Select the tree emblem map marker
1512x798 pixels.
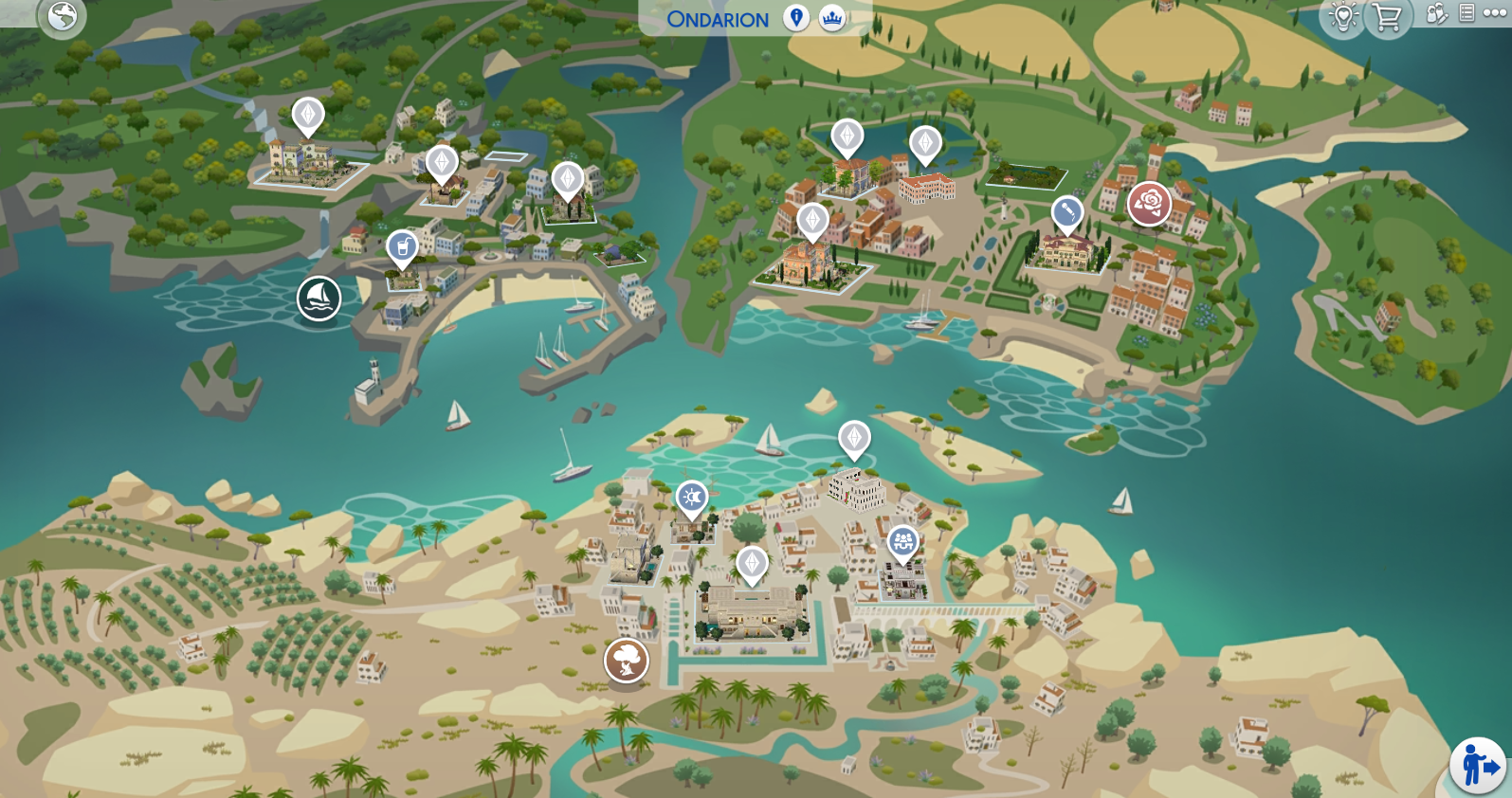(x=627, y=660)
